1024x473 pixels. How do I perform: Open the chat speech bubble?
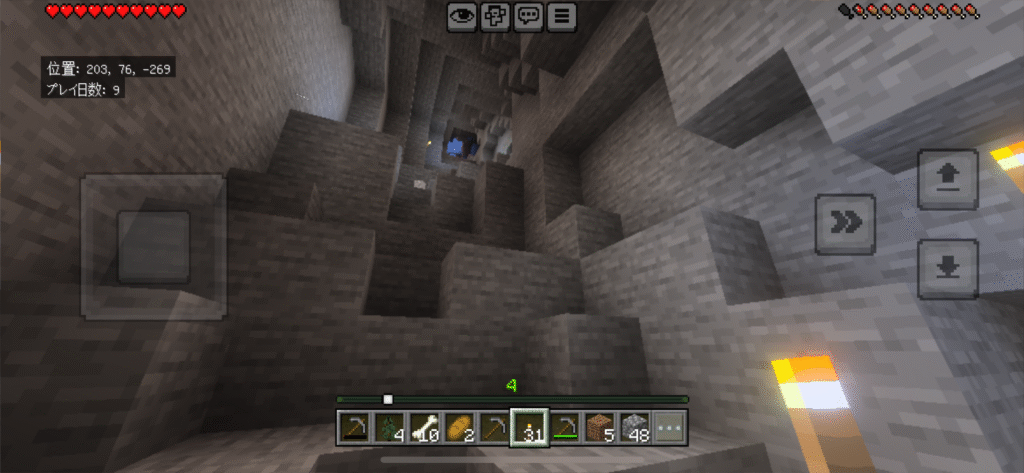pyautogui.click(x=529, y=17)
